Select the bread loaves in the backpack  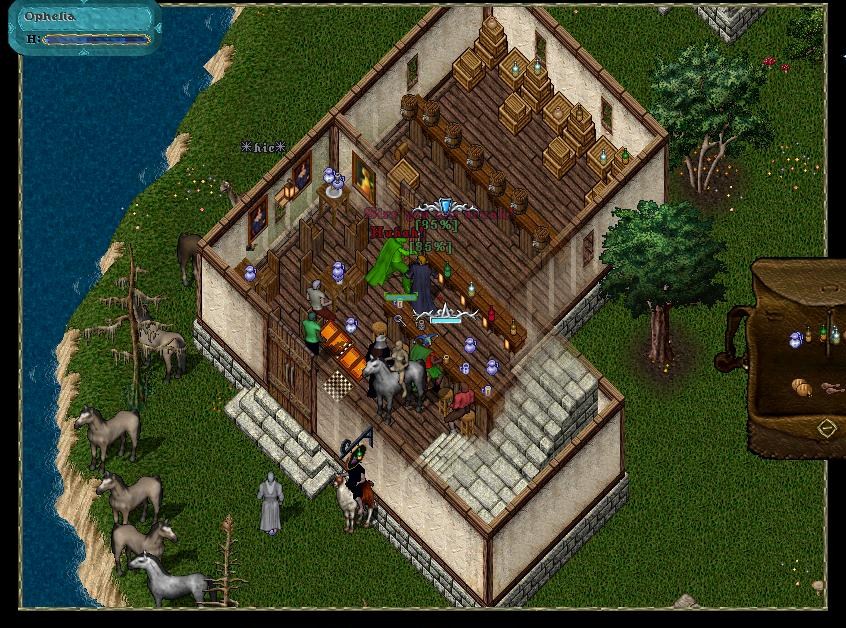tap(802, 386)
